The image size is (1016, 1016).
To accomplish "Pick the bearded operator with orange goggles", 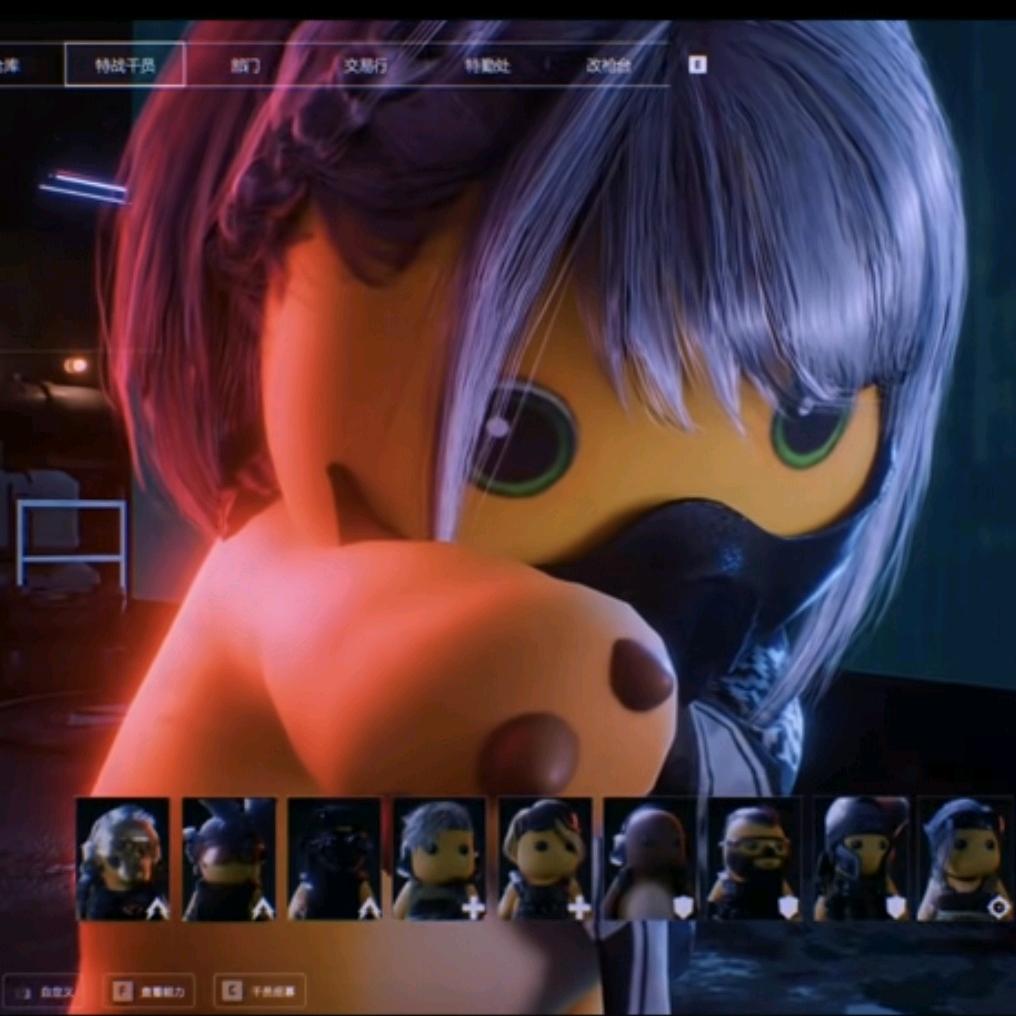I will [755, 859].
